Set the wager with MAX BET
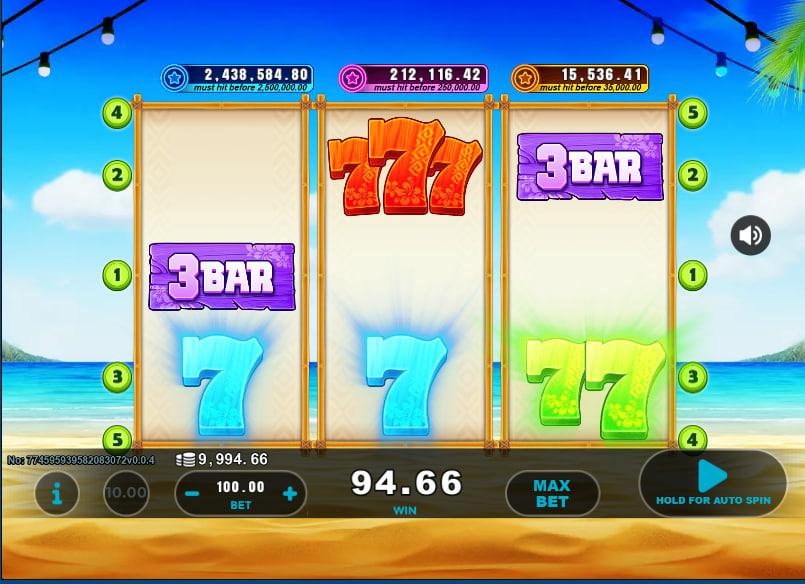The width and height of the screenshot is (805, 584). point(551,493)
